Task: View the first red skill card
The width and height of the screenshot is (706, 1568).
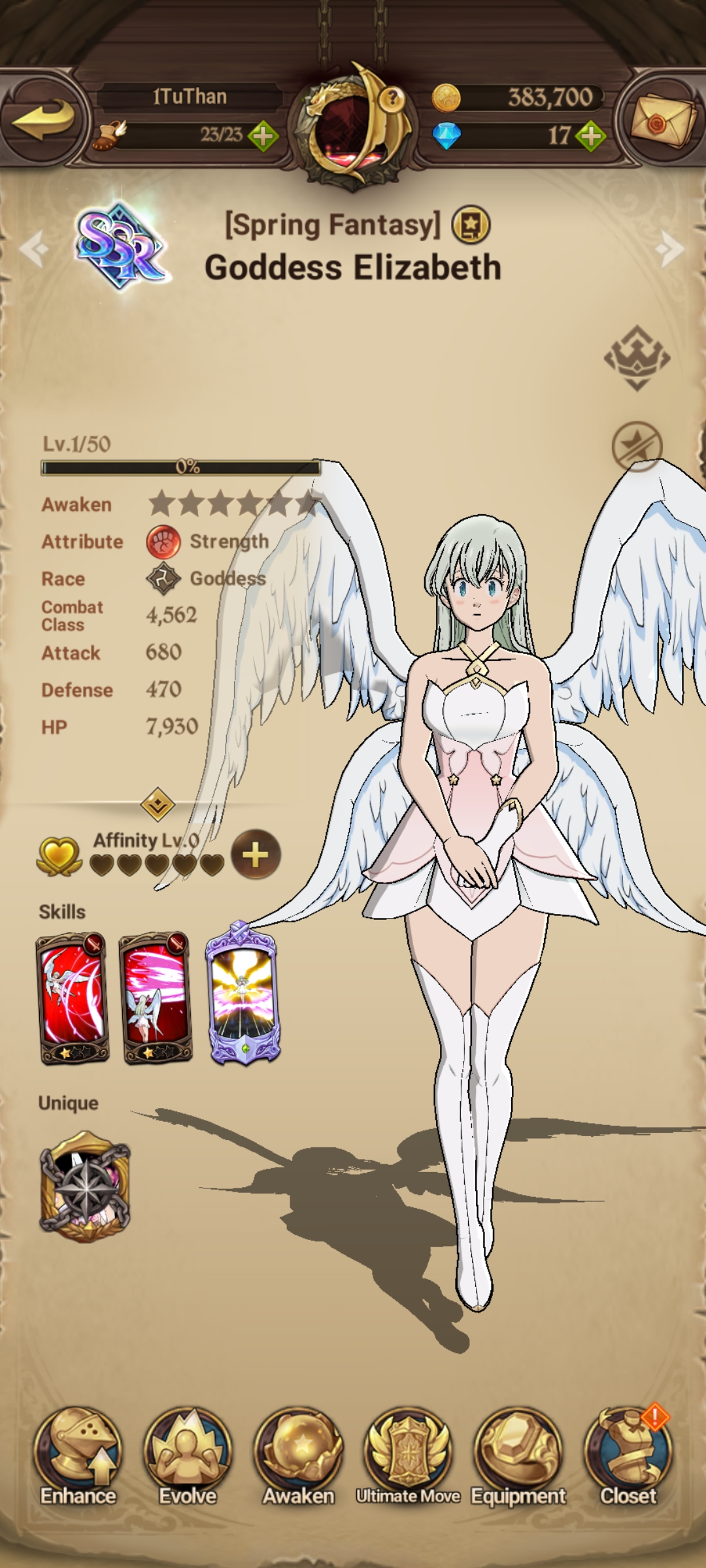Action: point(73,998)
